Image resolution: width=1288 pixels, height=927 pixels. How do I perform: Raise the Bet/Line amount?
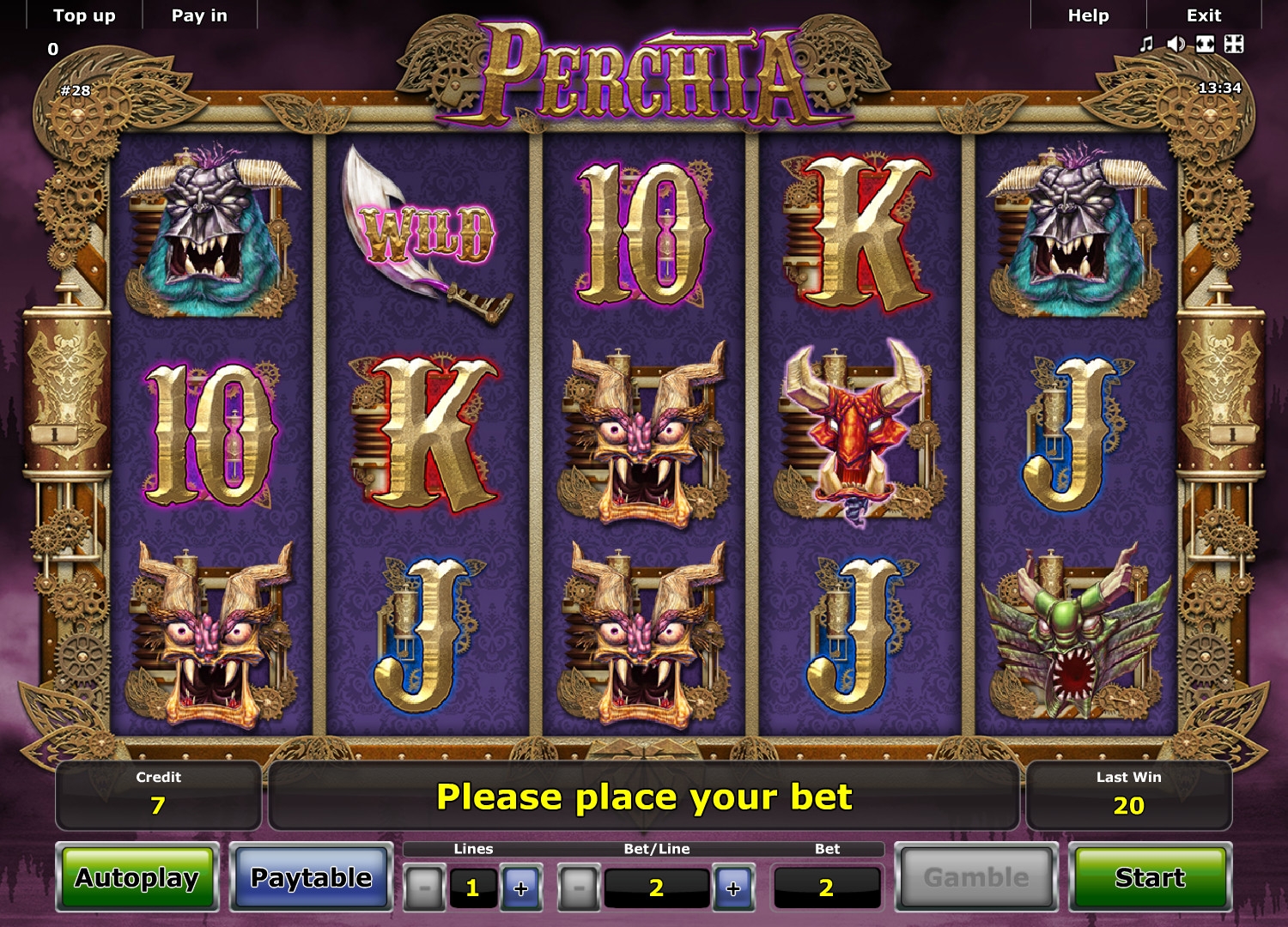coord(732,888)
